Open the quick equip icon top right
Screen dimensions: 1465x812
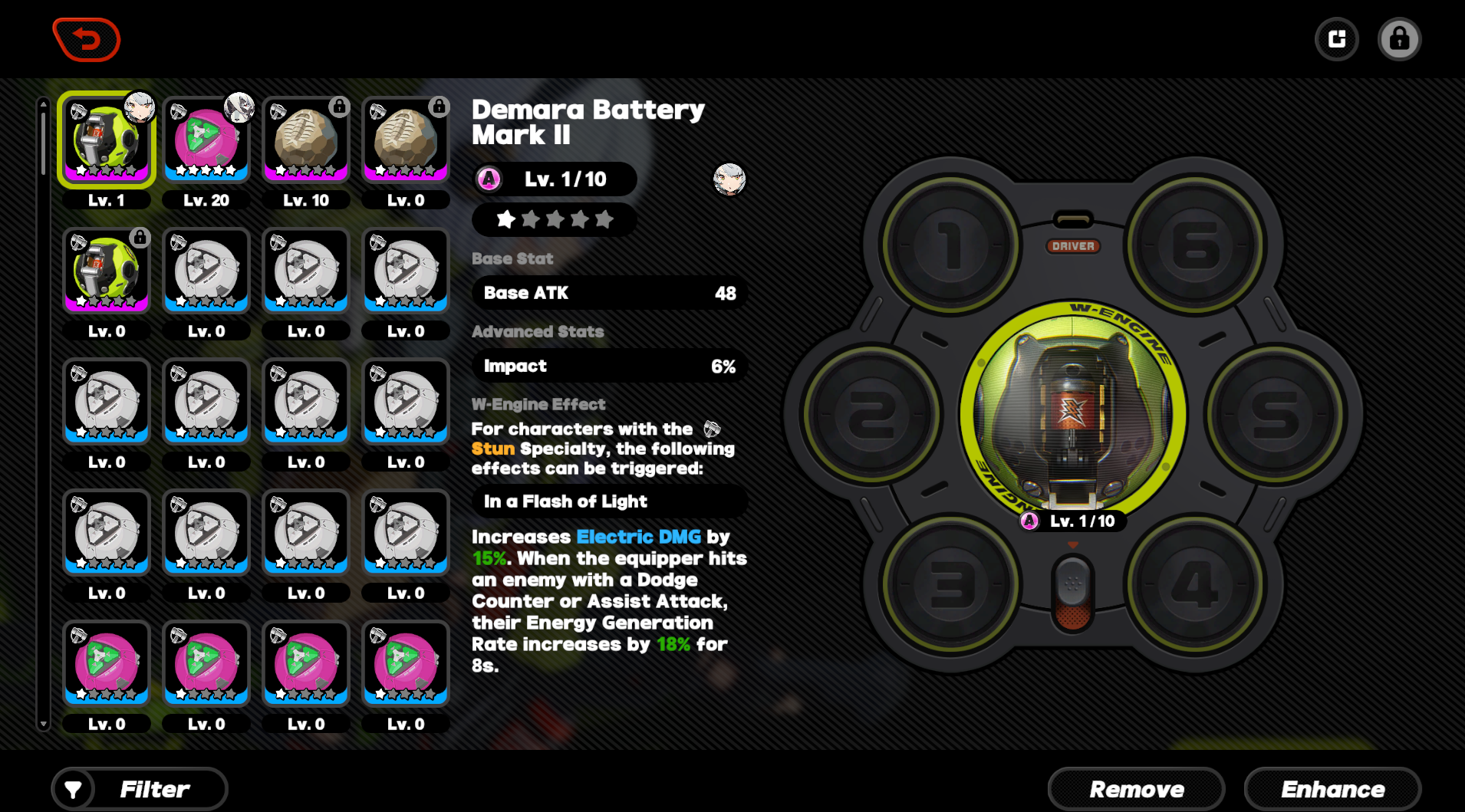[x=1336, y=38]
